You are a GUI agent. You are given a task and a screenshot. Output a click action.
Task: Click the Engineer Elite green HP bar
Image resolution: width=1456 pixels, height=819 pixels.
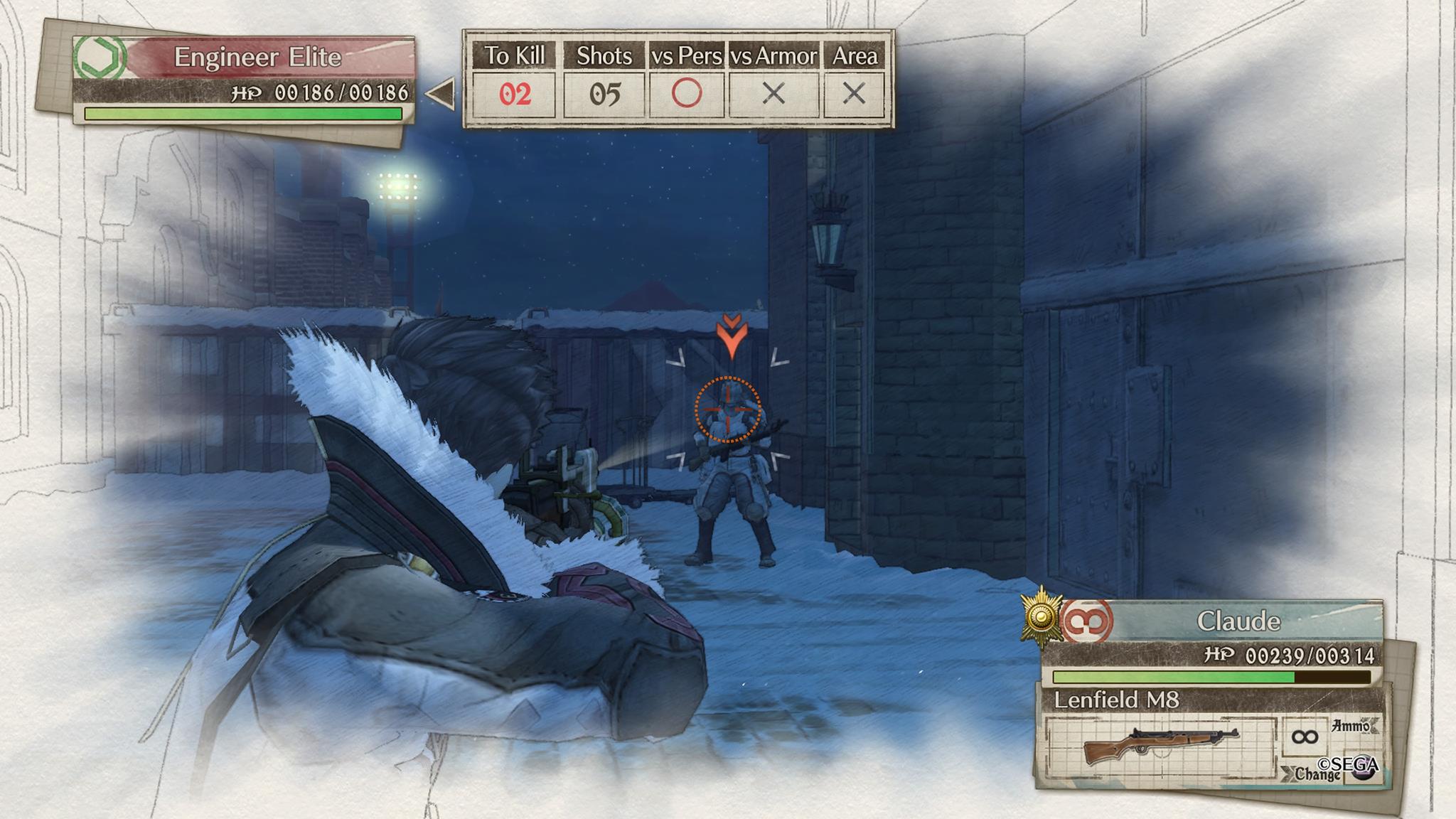click(x=242, y=114)
